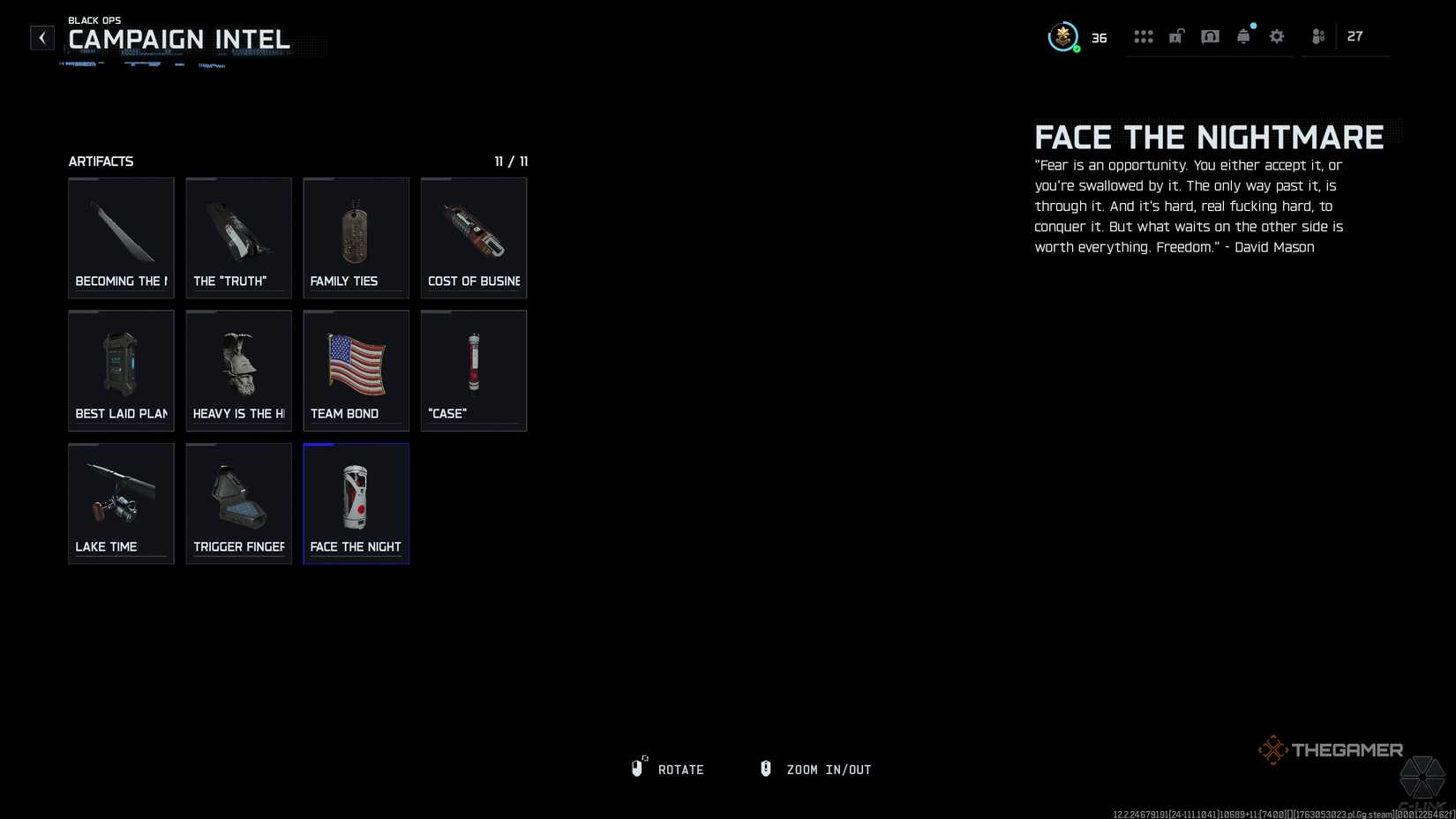Open the "Case" vial artifact
The width and height of the screenshot is (1456, 819).
coord(473,370)
